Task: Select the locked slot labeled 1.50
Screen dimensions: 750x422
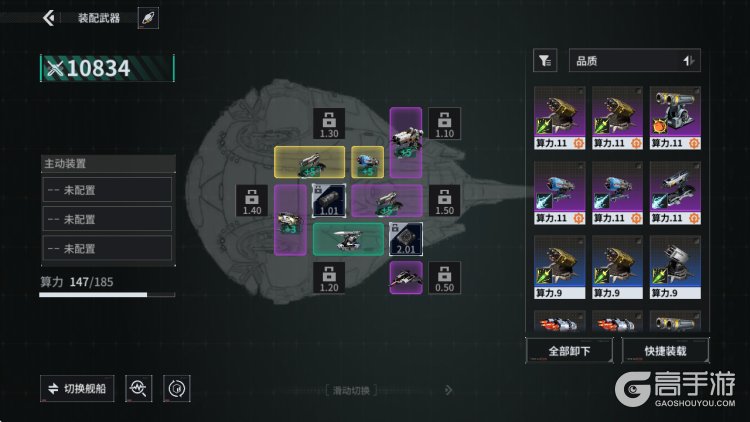Action: coord(445,200)
